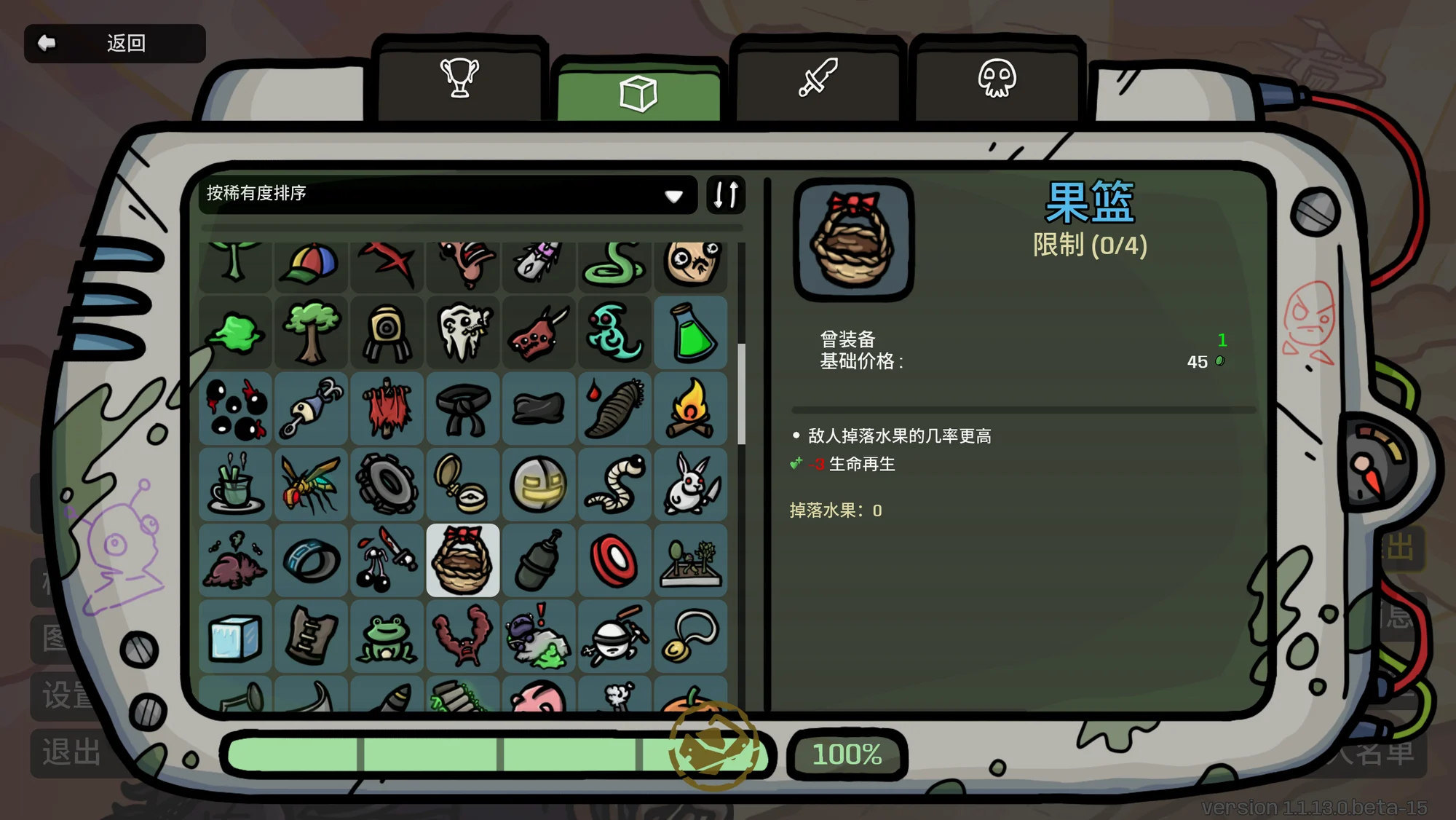Pick the gold medallion necklace item
Screen dimensions: 1456x820
point(690,636)
